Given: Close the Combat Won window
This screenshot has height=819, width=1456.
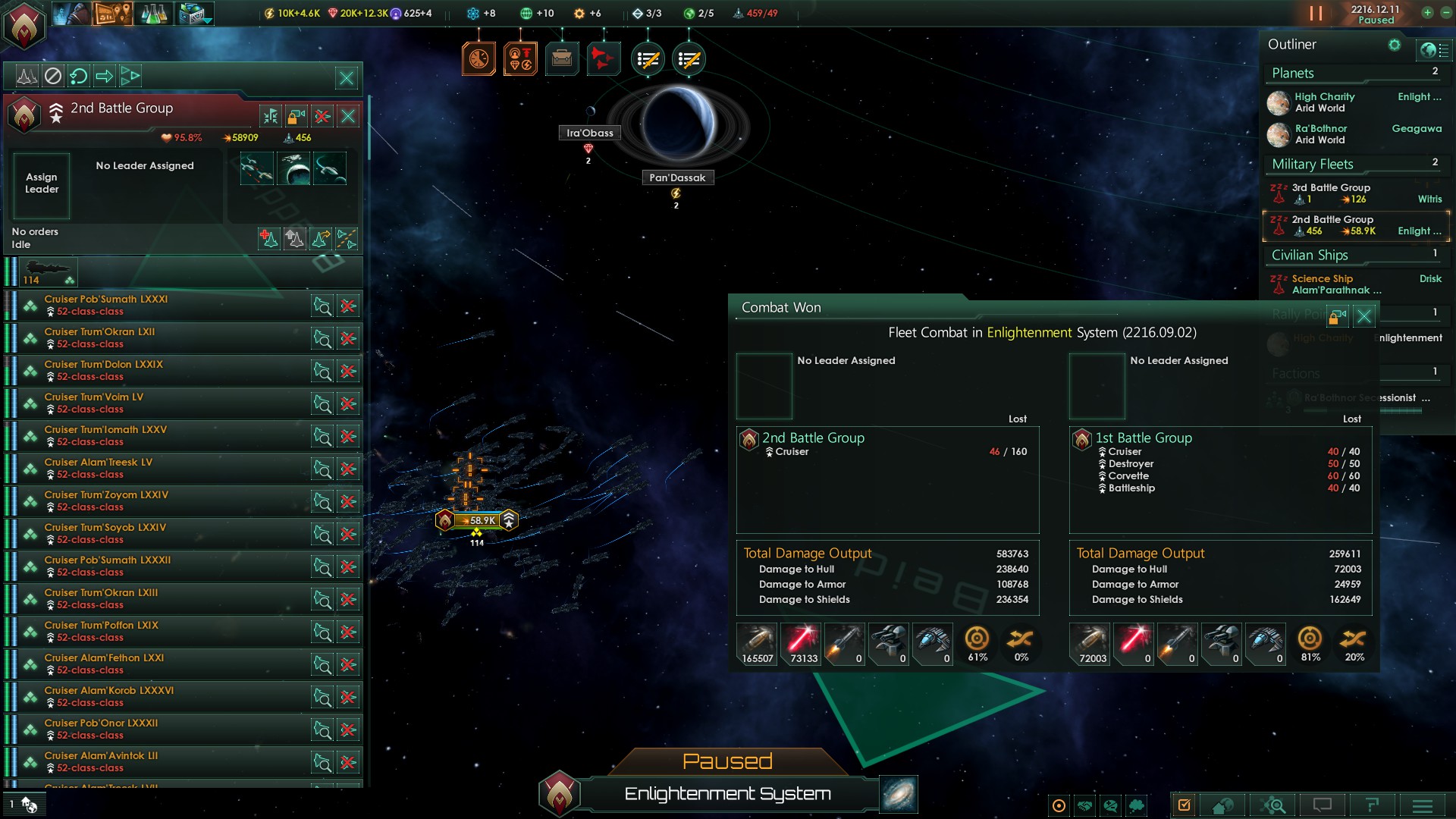Looking at the screenshot, I should coord(1363,316).
